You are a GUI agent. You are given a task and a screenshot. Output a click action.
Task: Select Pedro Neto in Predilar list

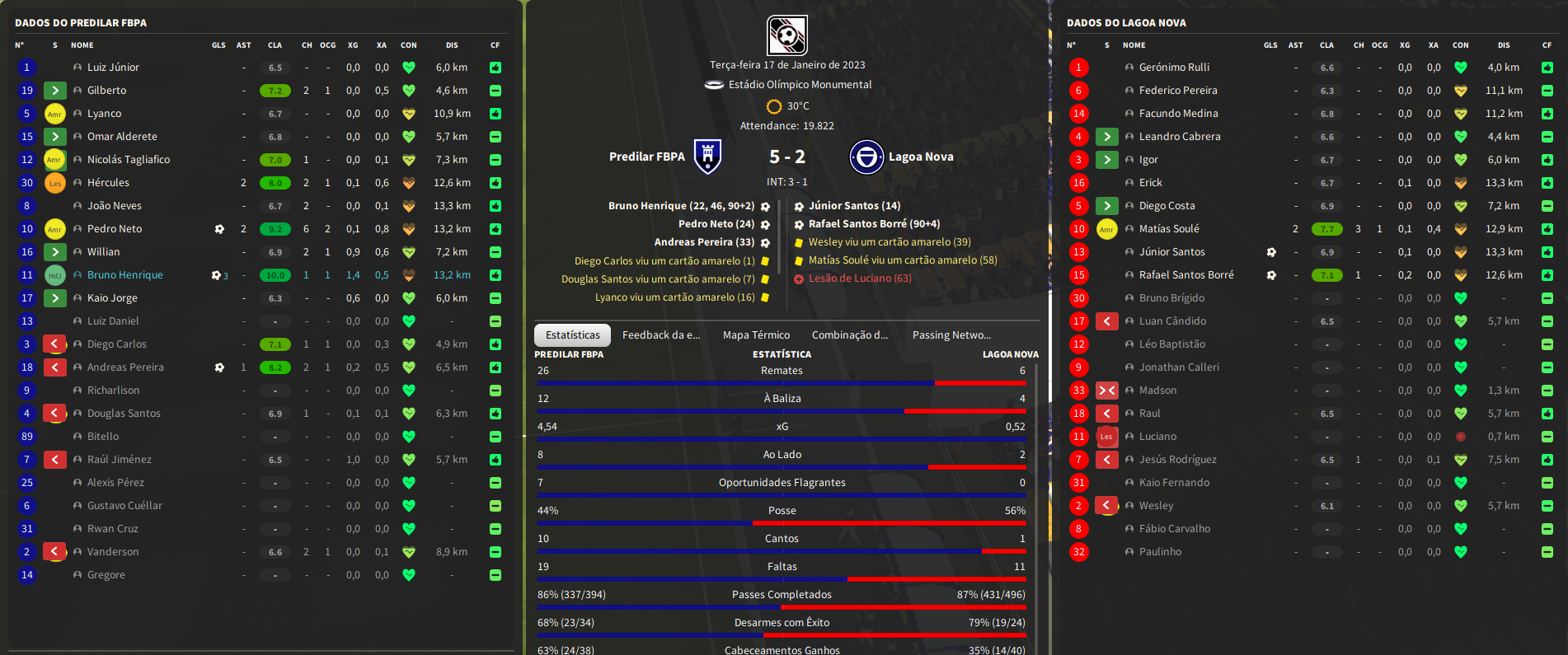click(115, 229)
